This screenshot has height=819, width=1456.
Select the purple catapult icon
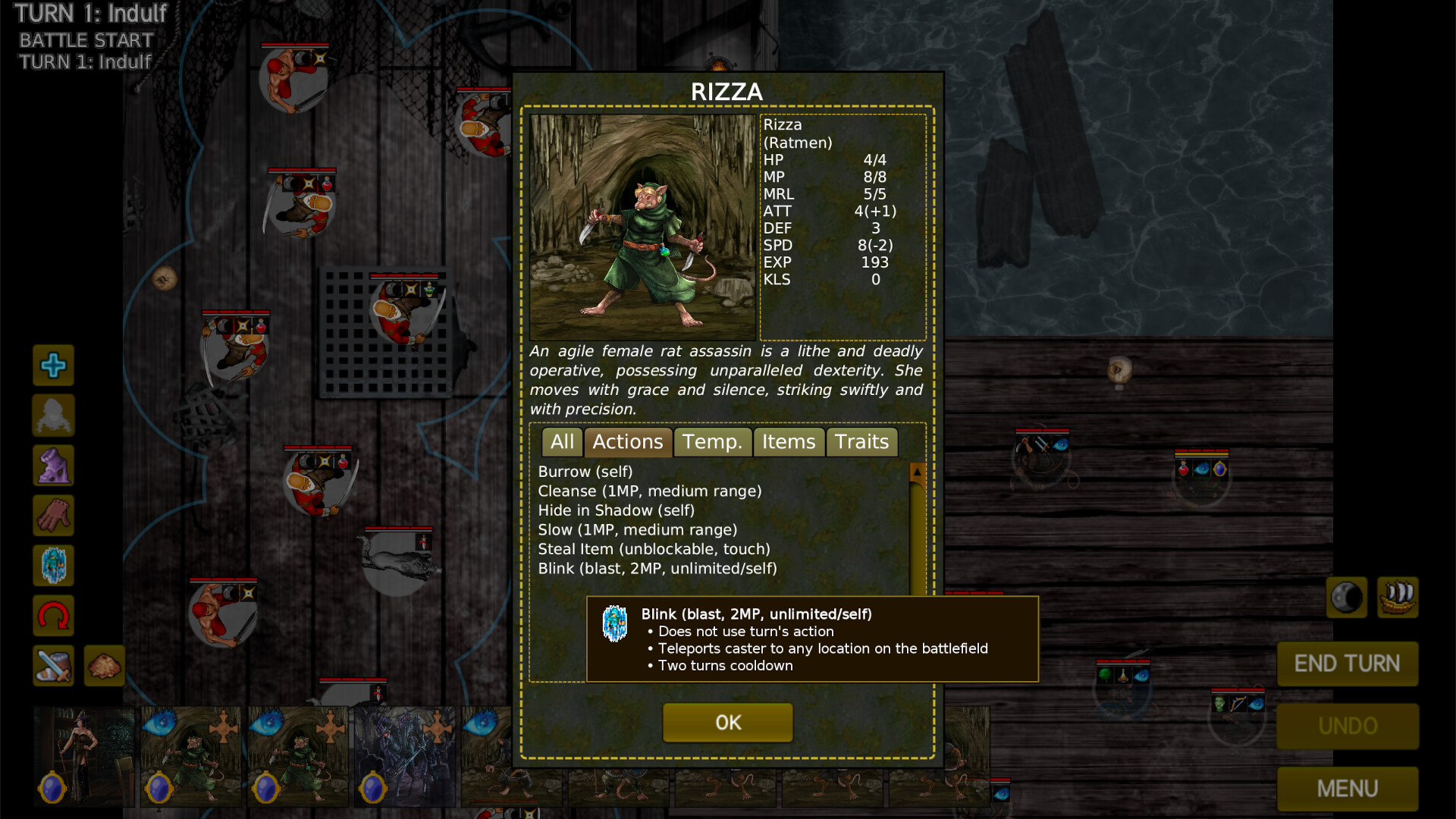[53, 466]
